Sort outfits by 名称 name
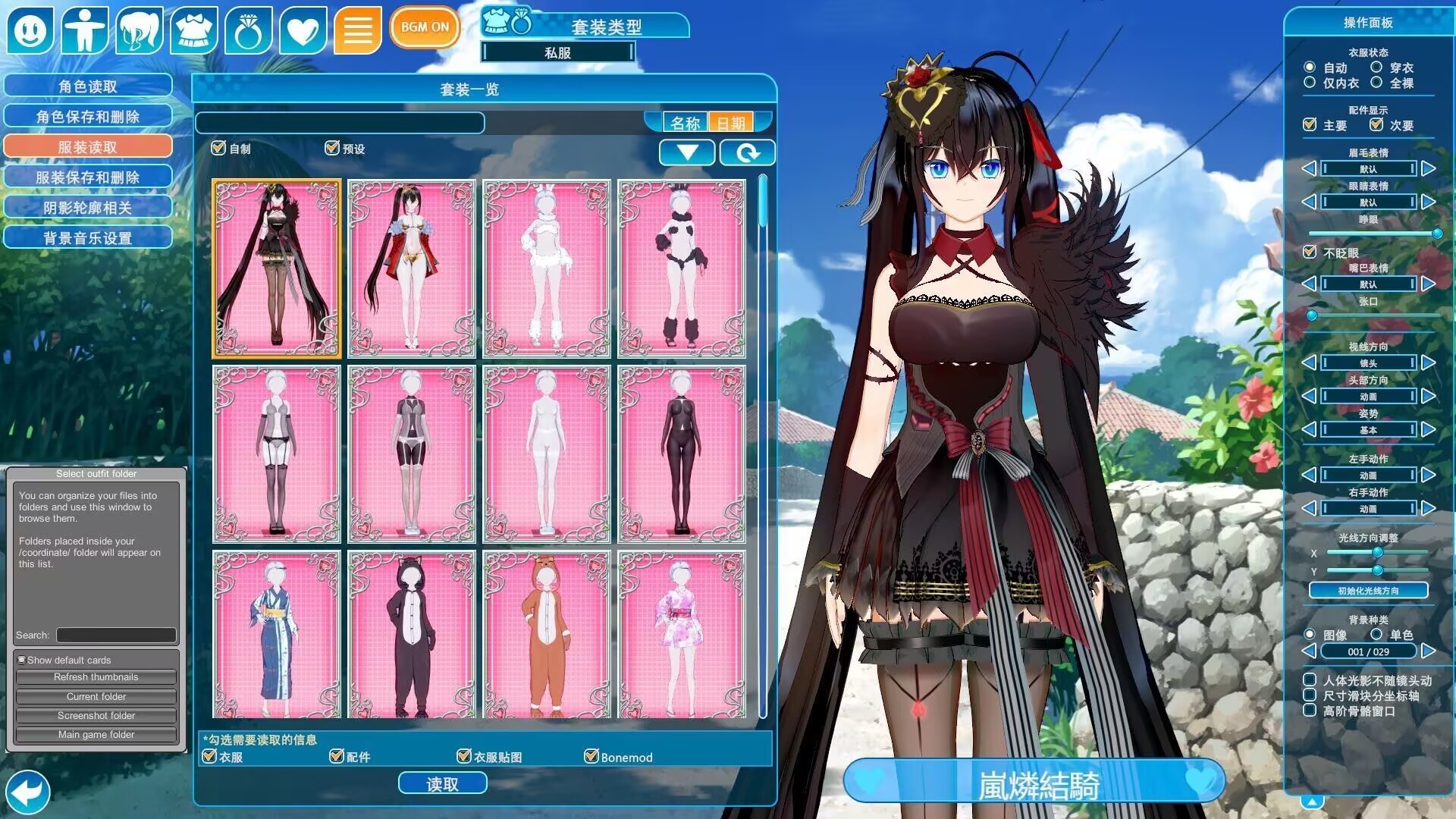1456x819 pixels. coord(686,123)
